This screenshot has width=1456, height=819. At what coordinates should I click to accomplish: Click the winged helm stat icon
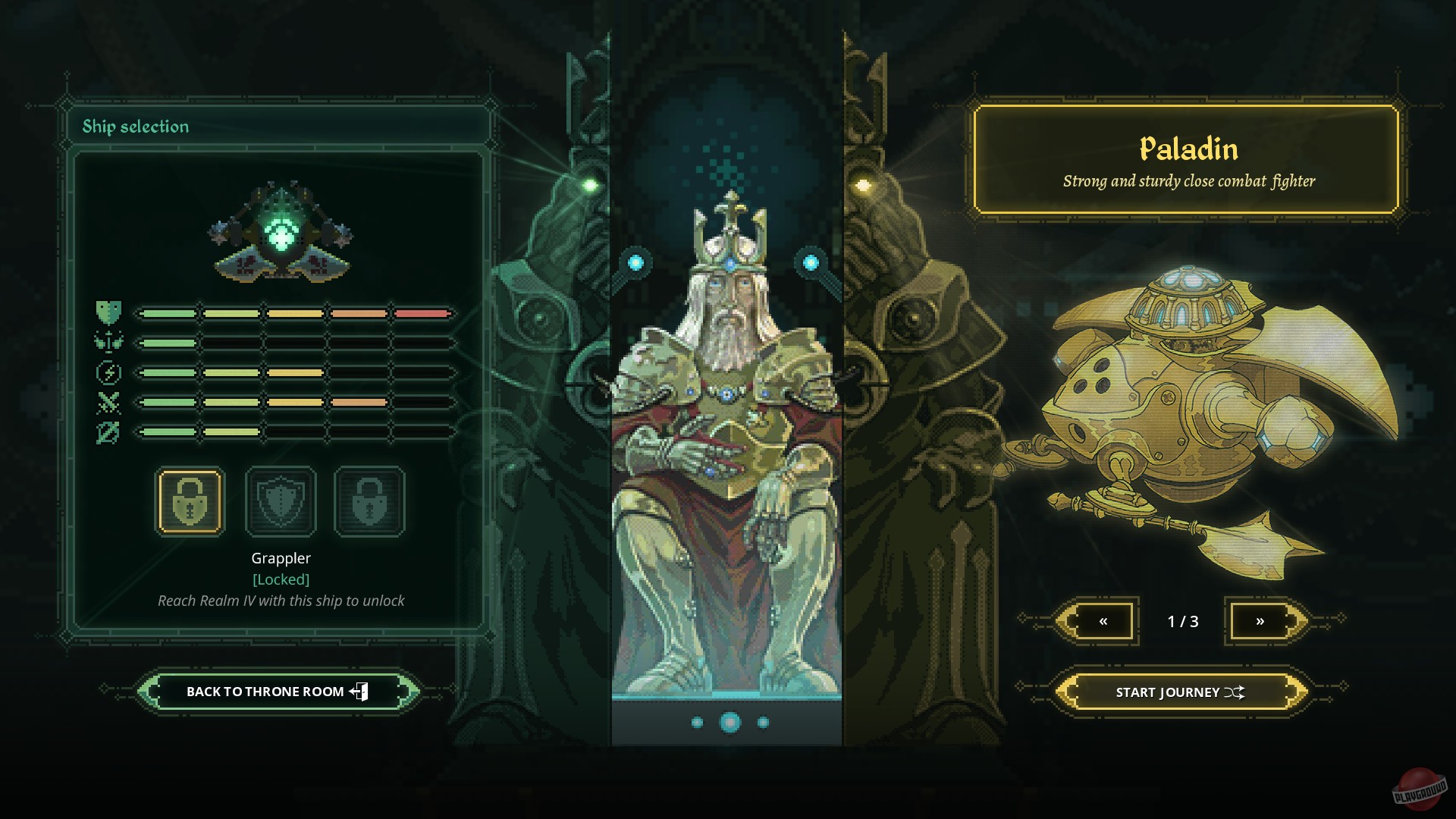click(x=108, y=343)
